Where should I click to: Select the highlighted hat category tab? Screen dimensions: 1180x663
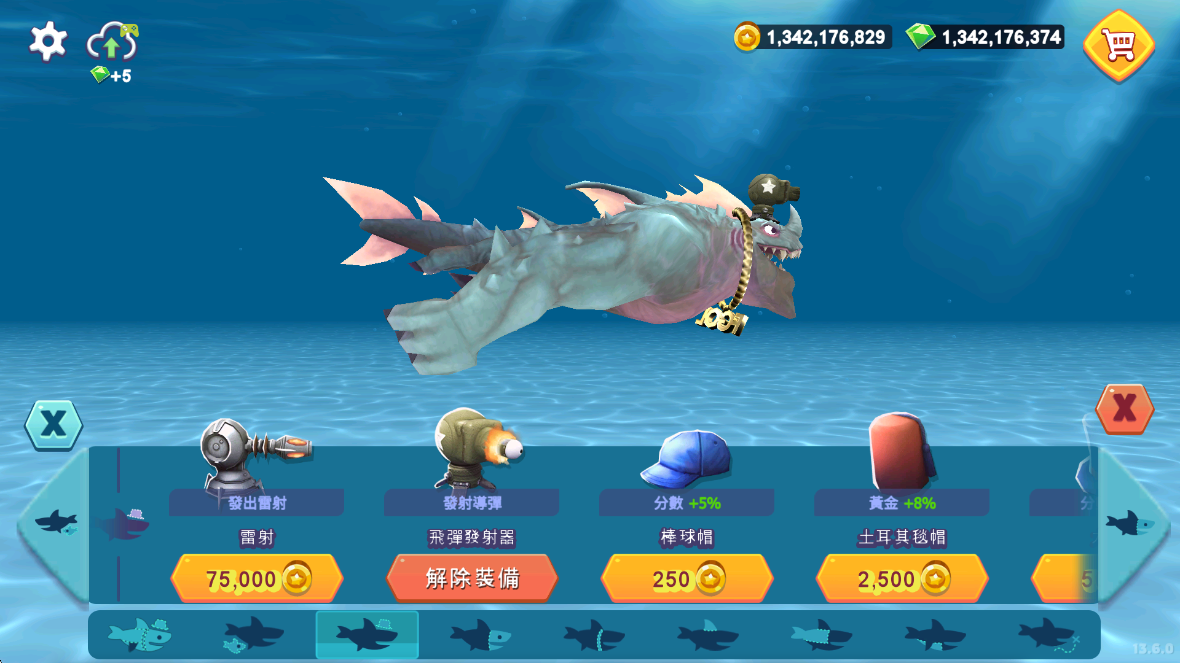(367, 634)
